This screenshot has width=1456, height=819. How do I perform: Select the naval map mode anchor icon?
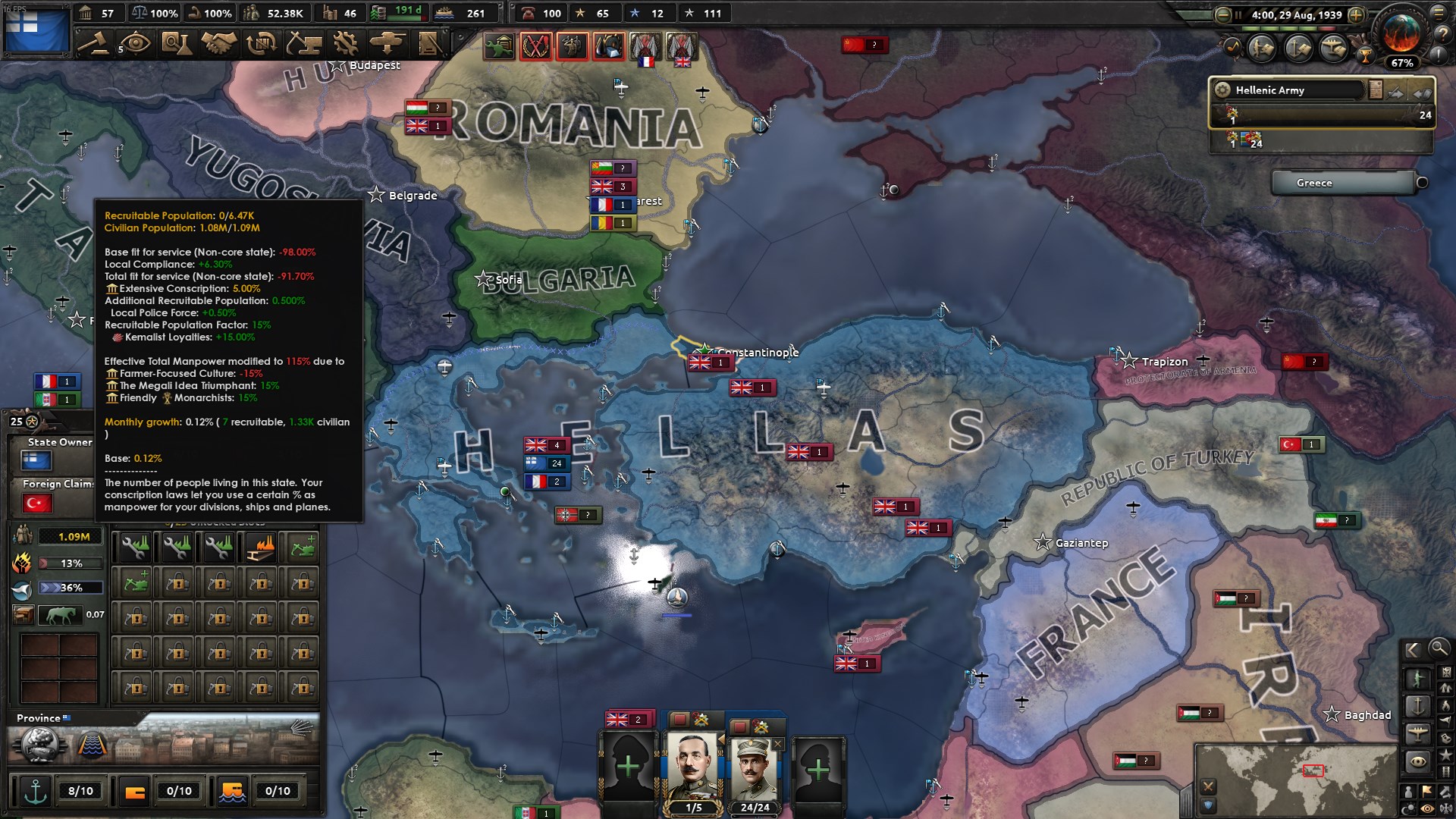1419,705
